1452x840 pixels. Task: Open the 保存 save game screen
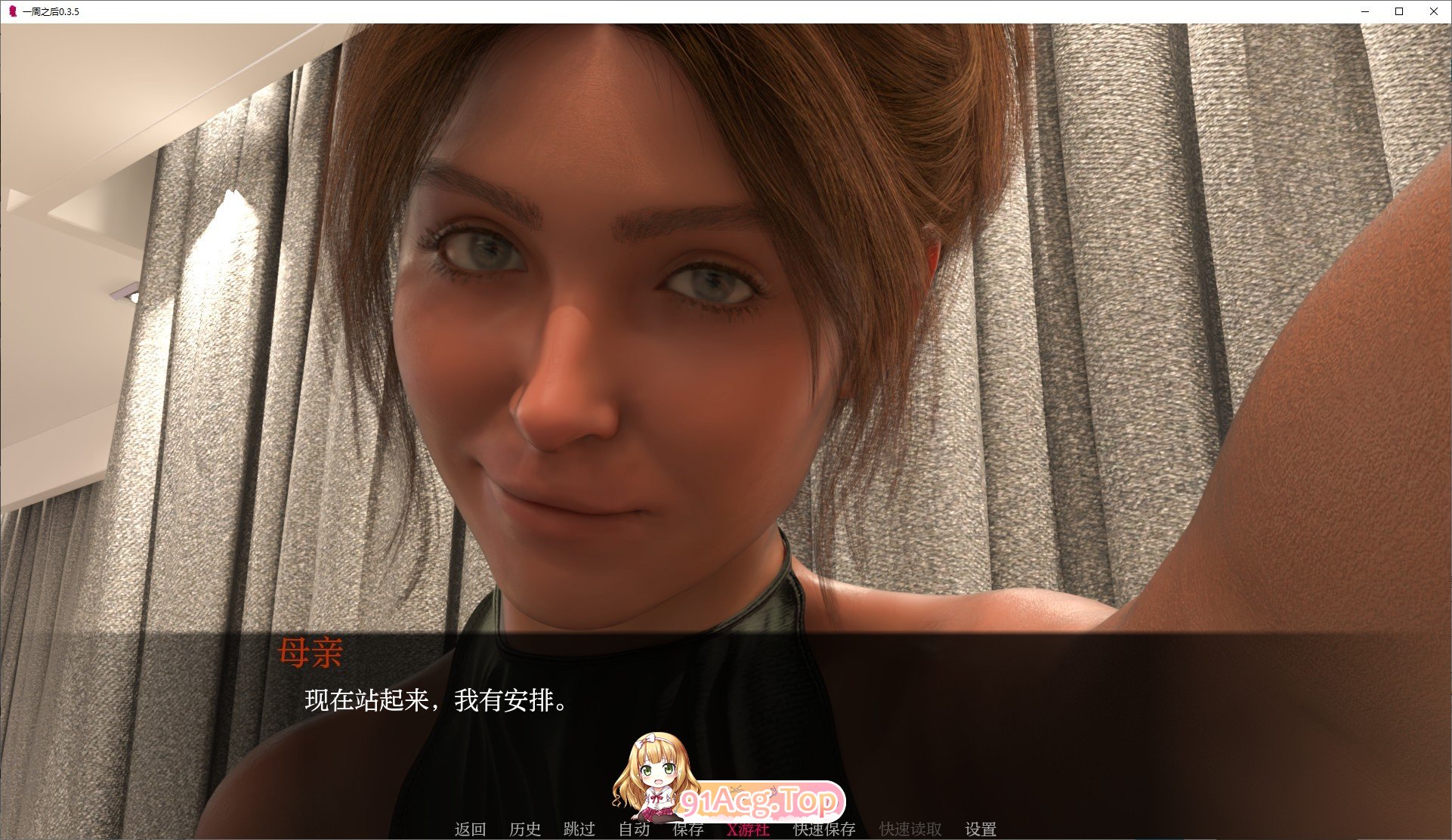point(686,829)
